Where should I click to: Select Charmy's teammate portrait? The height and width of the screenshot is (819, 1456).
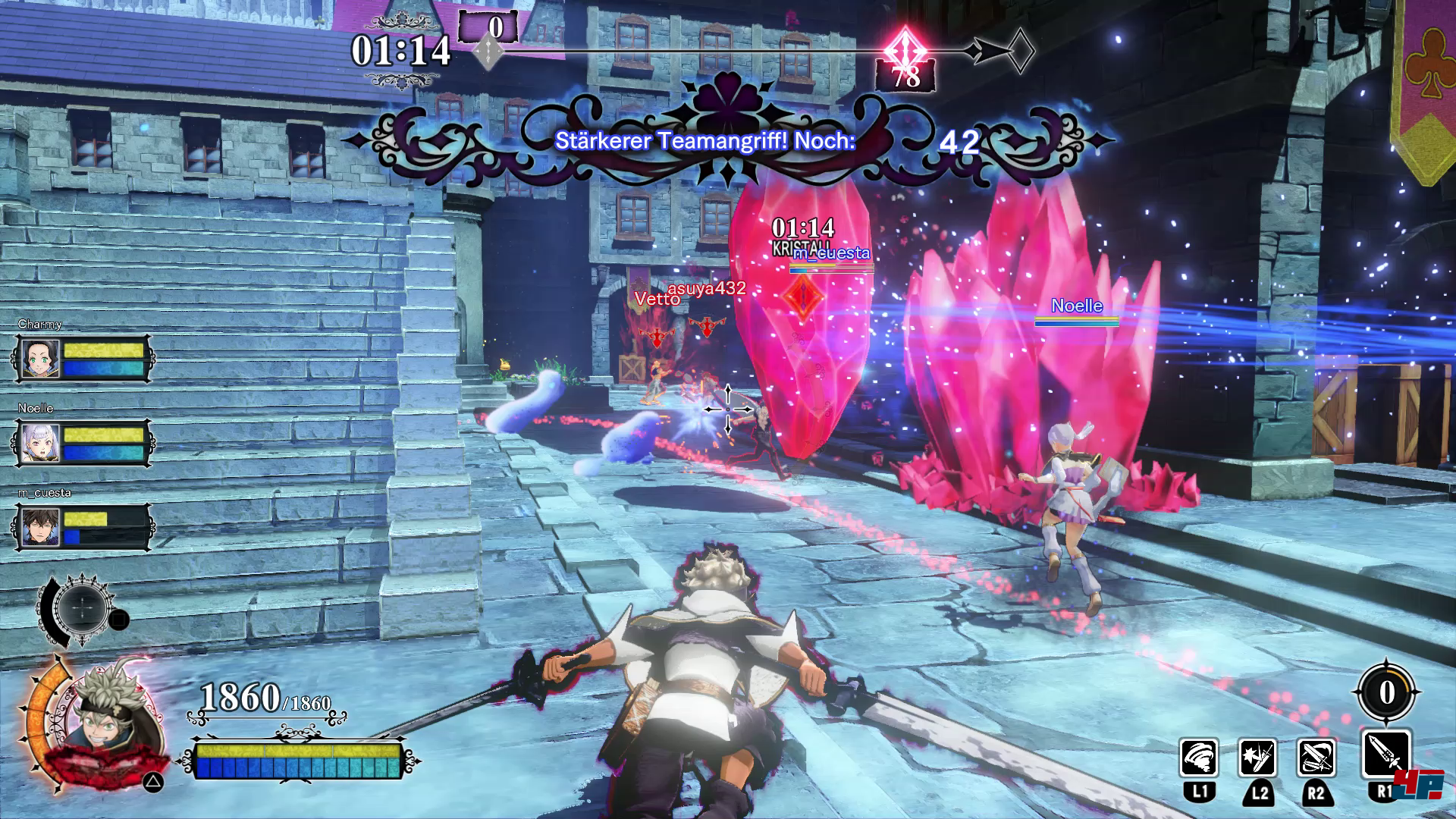(40, 359)
